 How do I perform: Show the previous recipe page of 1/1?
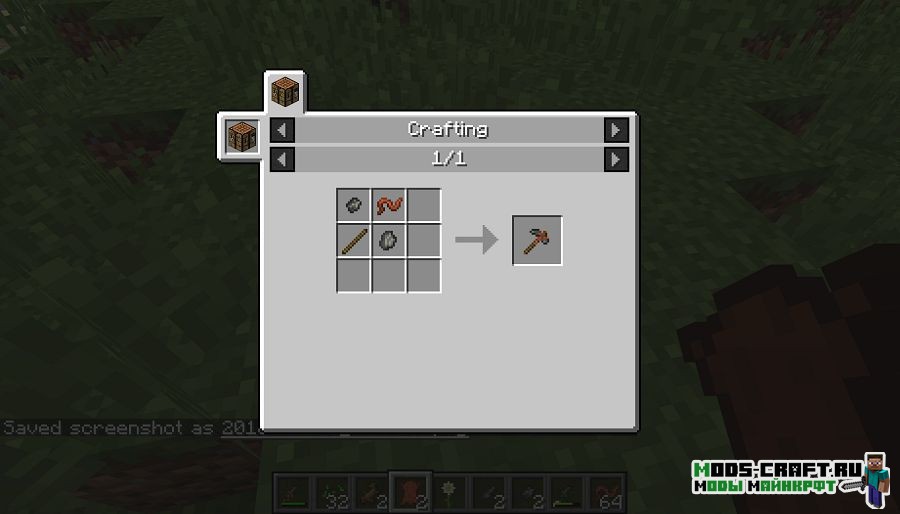(x=283, y=159)
